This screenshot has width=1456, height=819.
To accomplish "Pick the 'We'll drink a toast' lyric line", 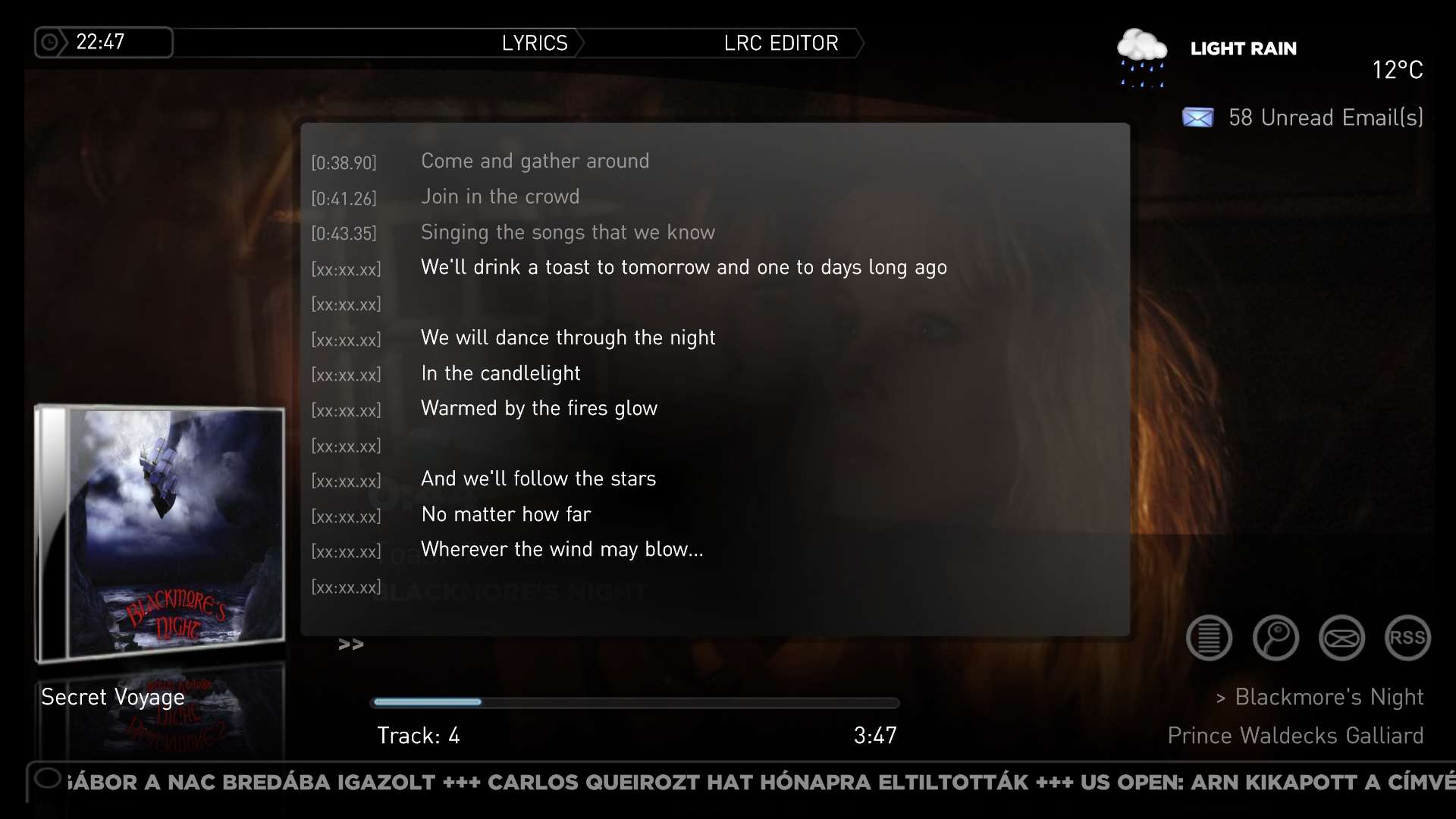I will tap(683, 268).
